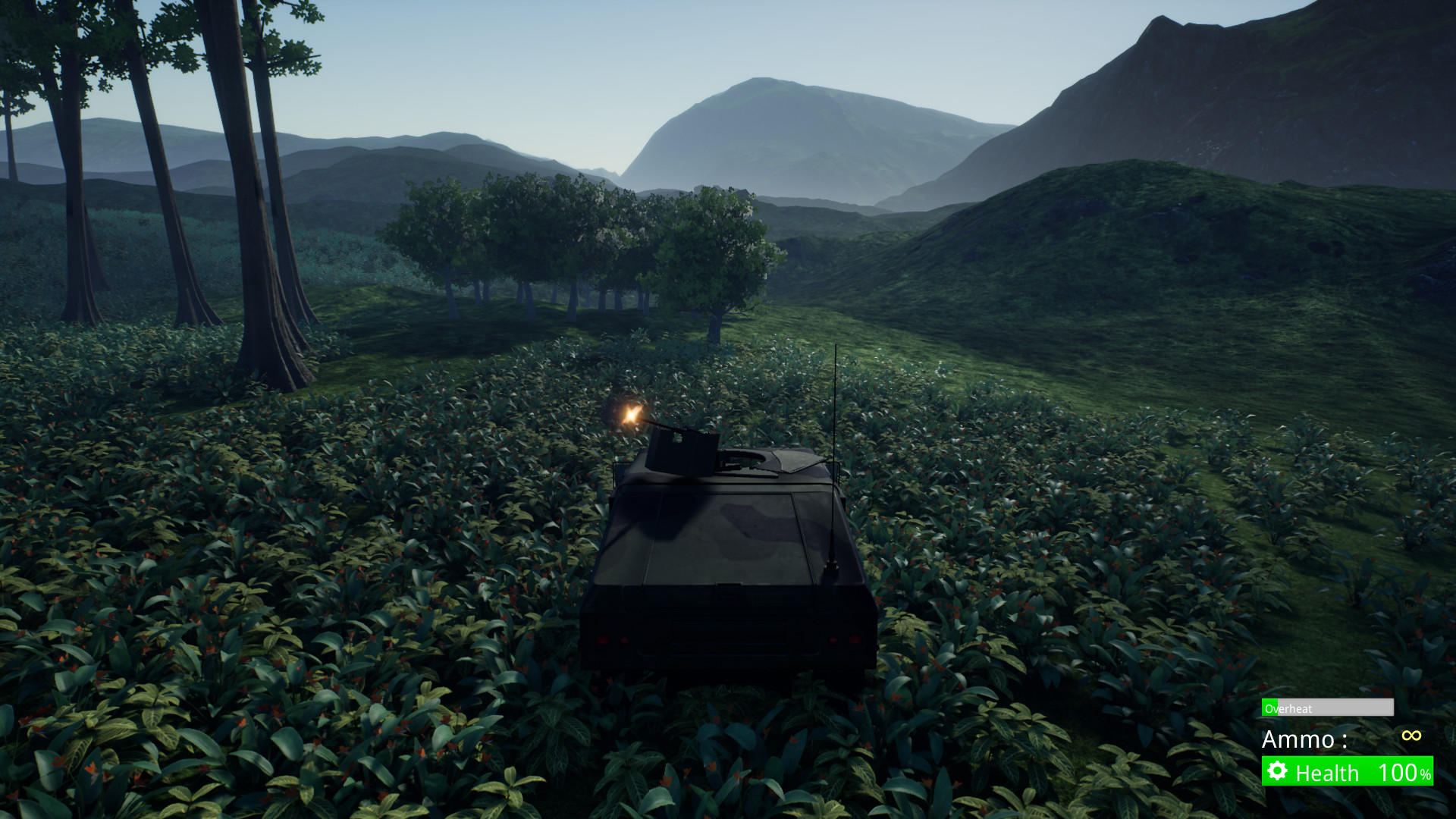Toggle the green Health status bar
This screenshot has width=1456, height=819.
(1346, 771)
